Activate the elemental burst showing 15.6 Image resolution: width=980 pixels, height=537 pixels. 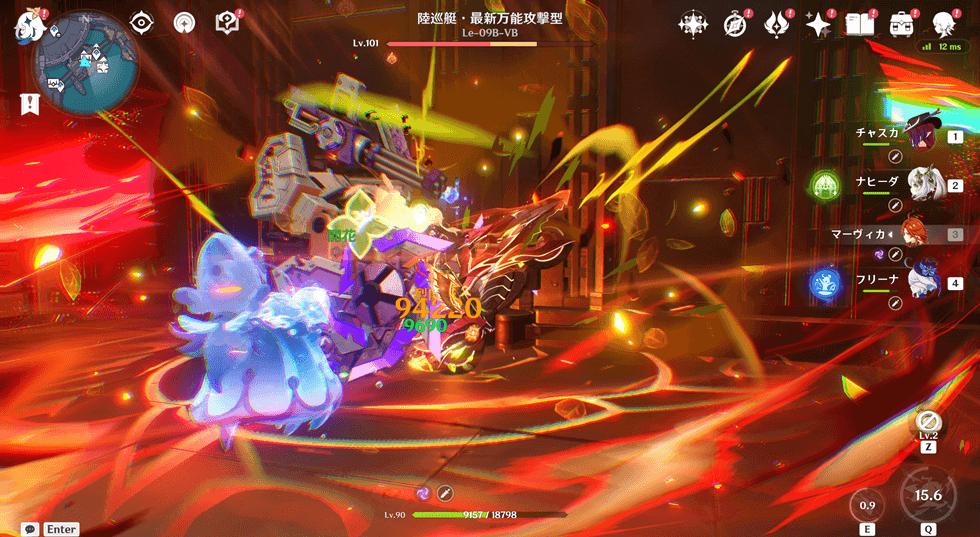coord(928,495)
